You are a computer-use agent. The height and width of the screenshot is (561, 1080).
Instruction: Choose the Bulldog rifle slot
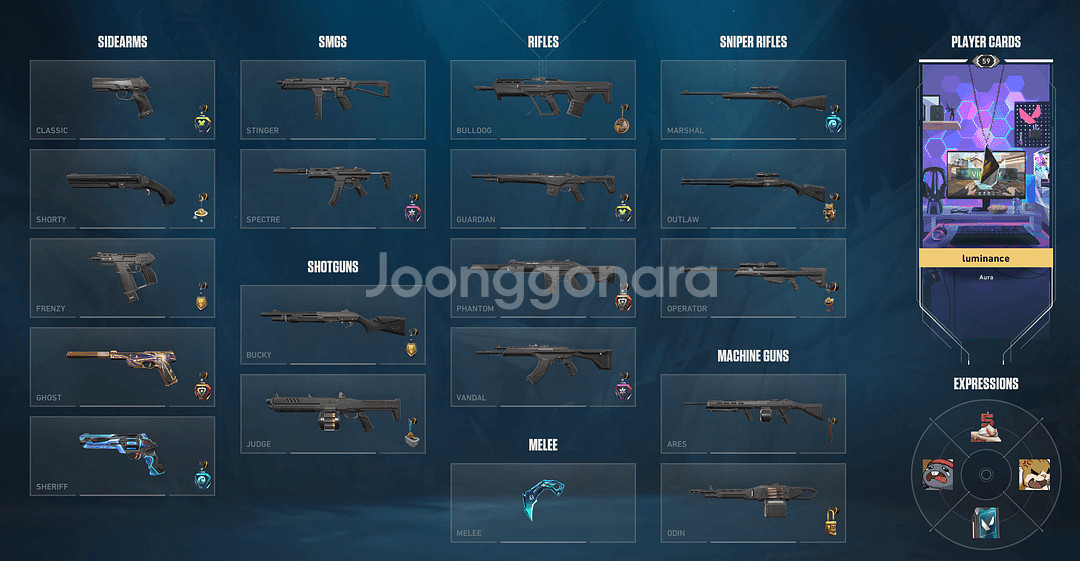[542, 99]
